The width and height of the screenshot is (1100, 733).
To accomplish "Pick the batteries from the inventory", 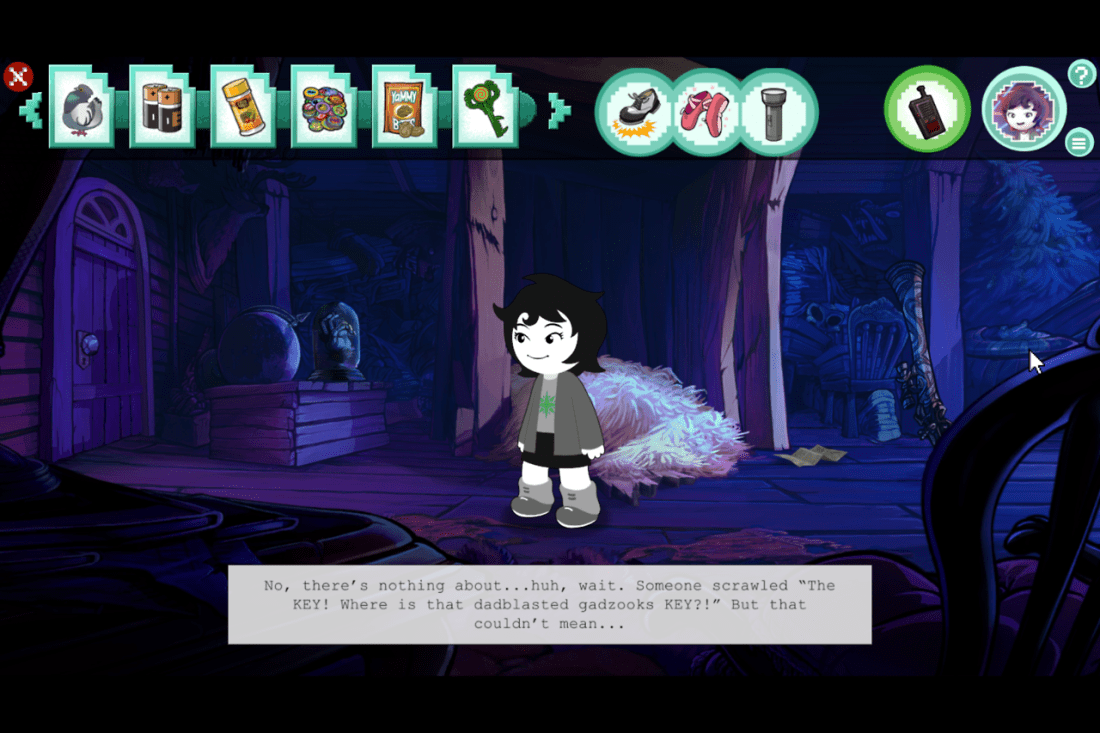I will pyautogui.click(x=162, y=107).
